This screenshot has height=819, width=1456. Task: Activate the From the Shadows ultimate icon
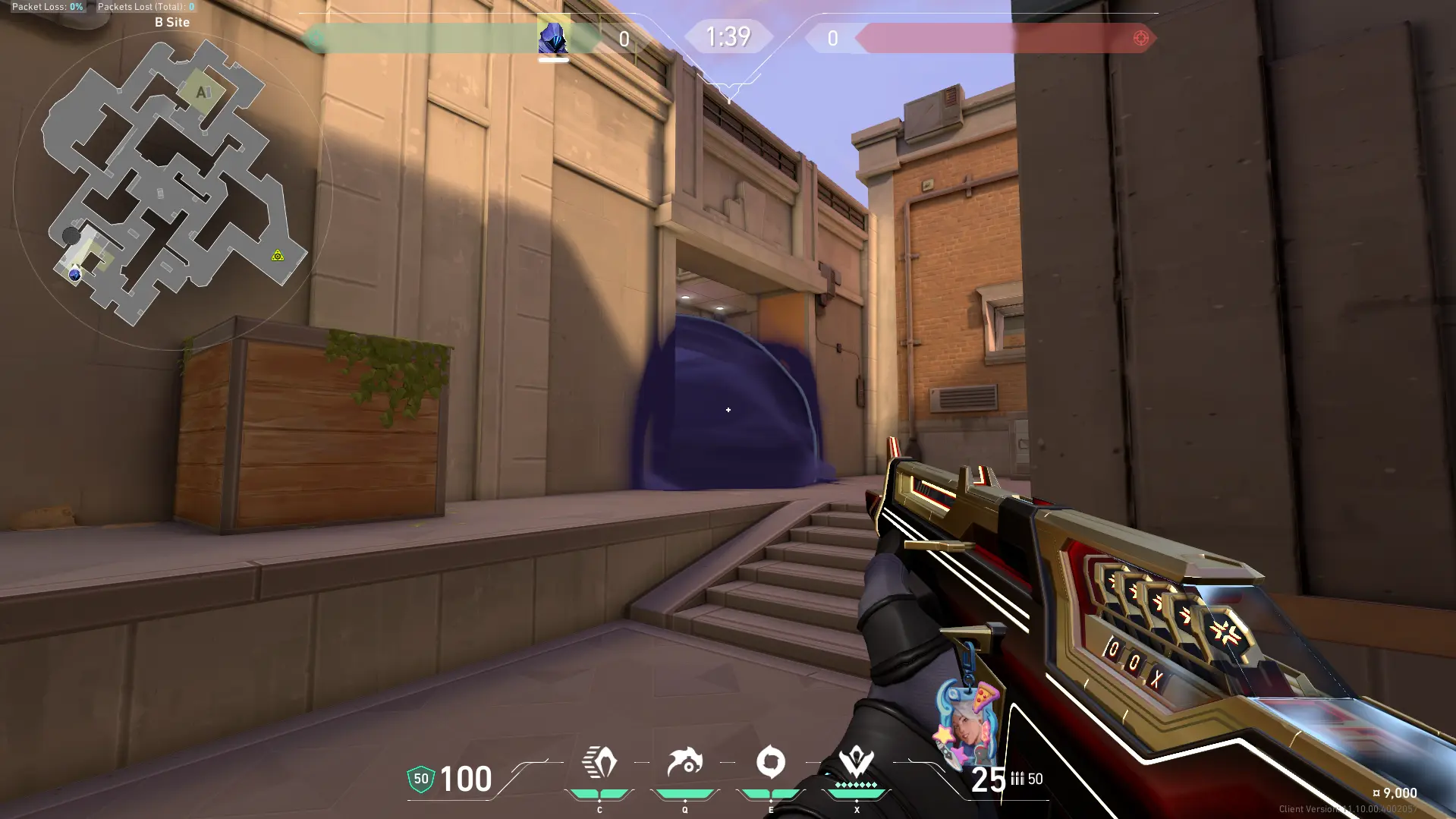pyautogui.click(x=857, y=763)
